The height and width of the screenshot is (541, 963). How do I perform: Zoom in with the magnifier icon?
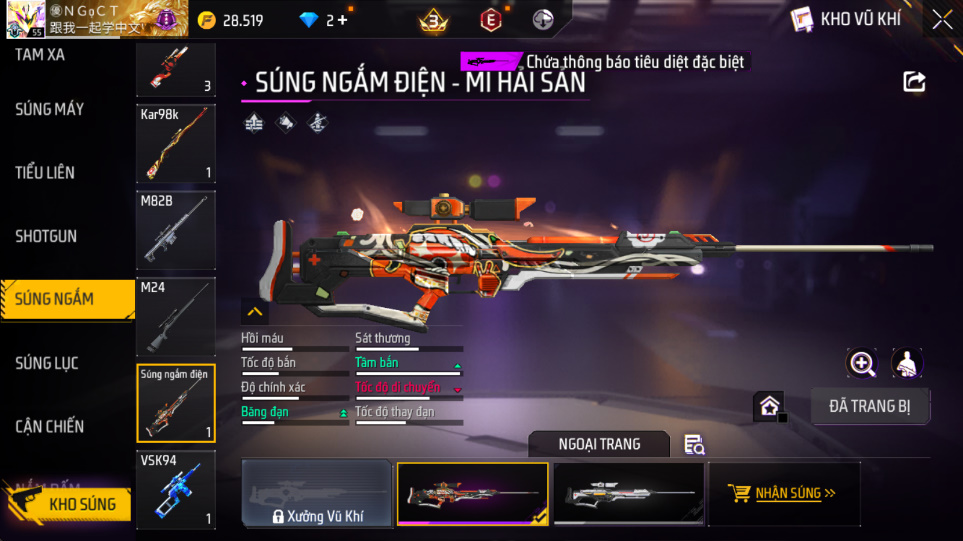(862, 363)
